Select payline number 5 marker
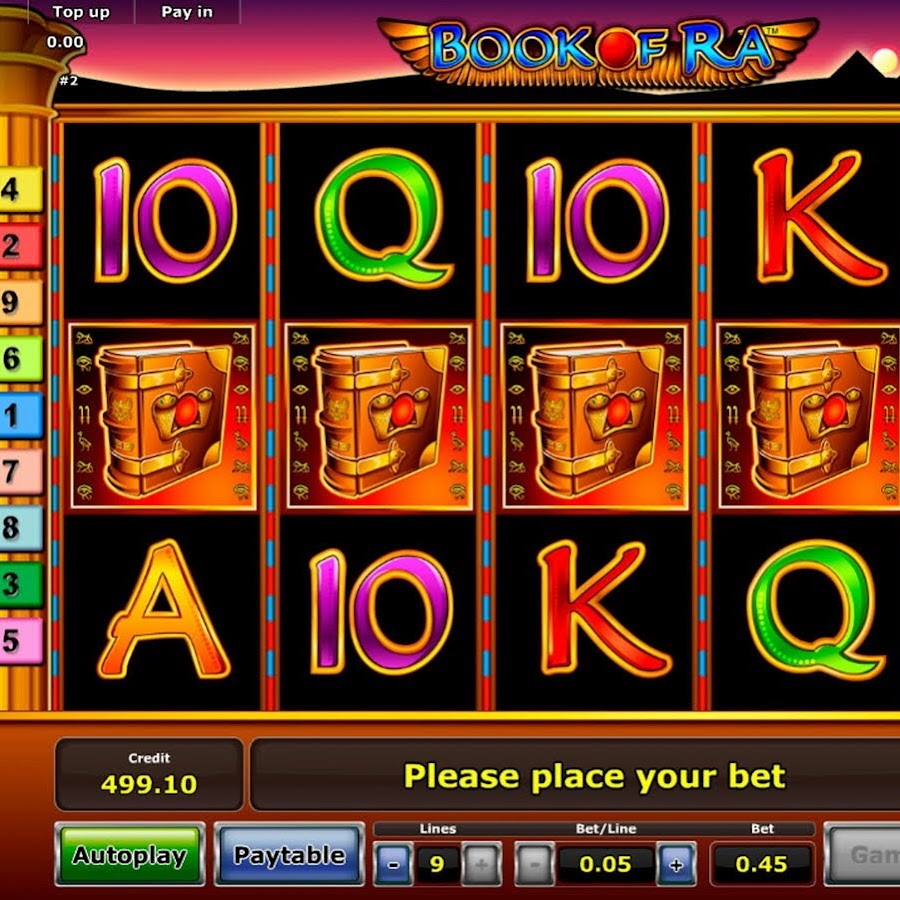Image resolution: width=900 pixels, height=900 pixels. pyautogui.click(x=20, y=641)
